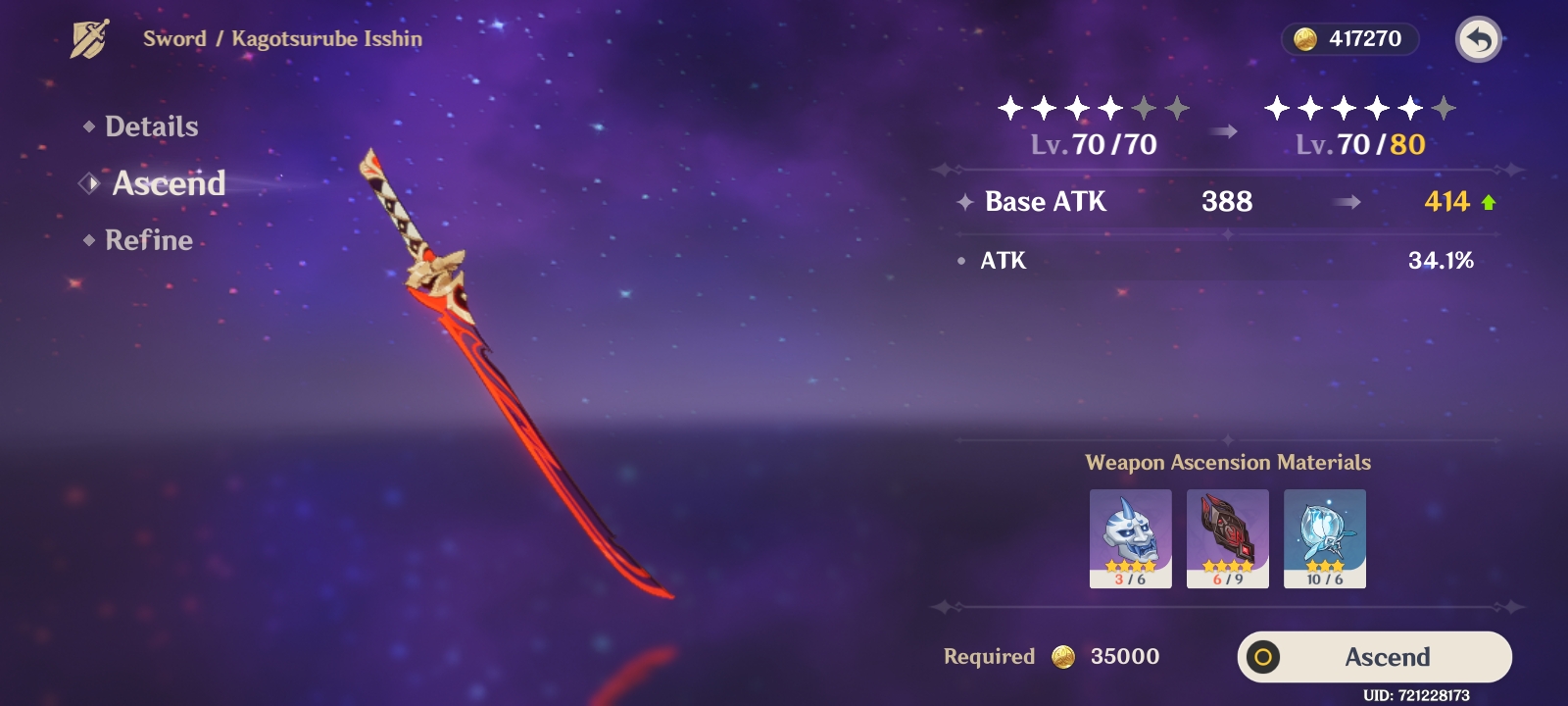The image size is (1568, 706).
Task: Open the Details section
Action: [x=152, y=126]
